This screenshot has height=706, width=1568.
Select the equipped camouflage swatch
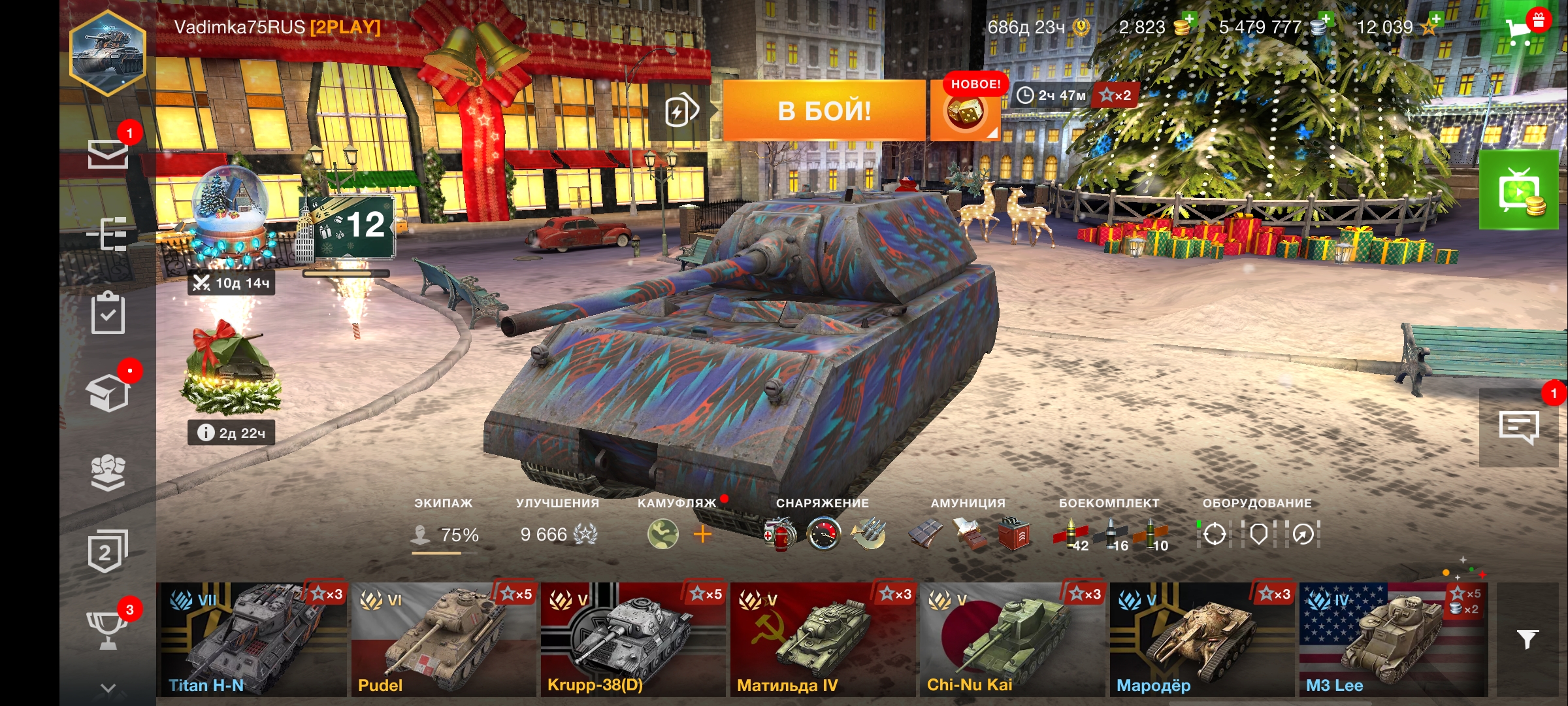[x=662, y=535]
